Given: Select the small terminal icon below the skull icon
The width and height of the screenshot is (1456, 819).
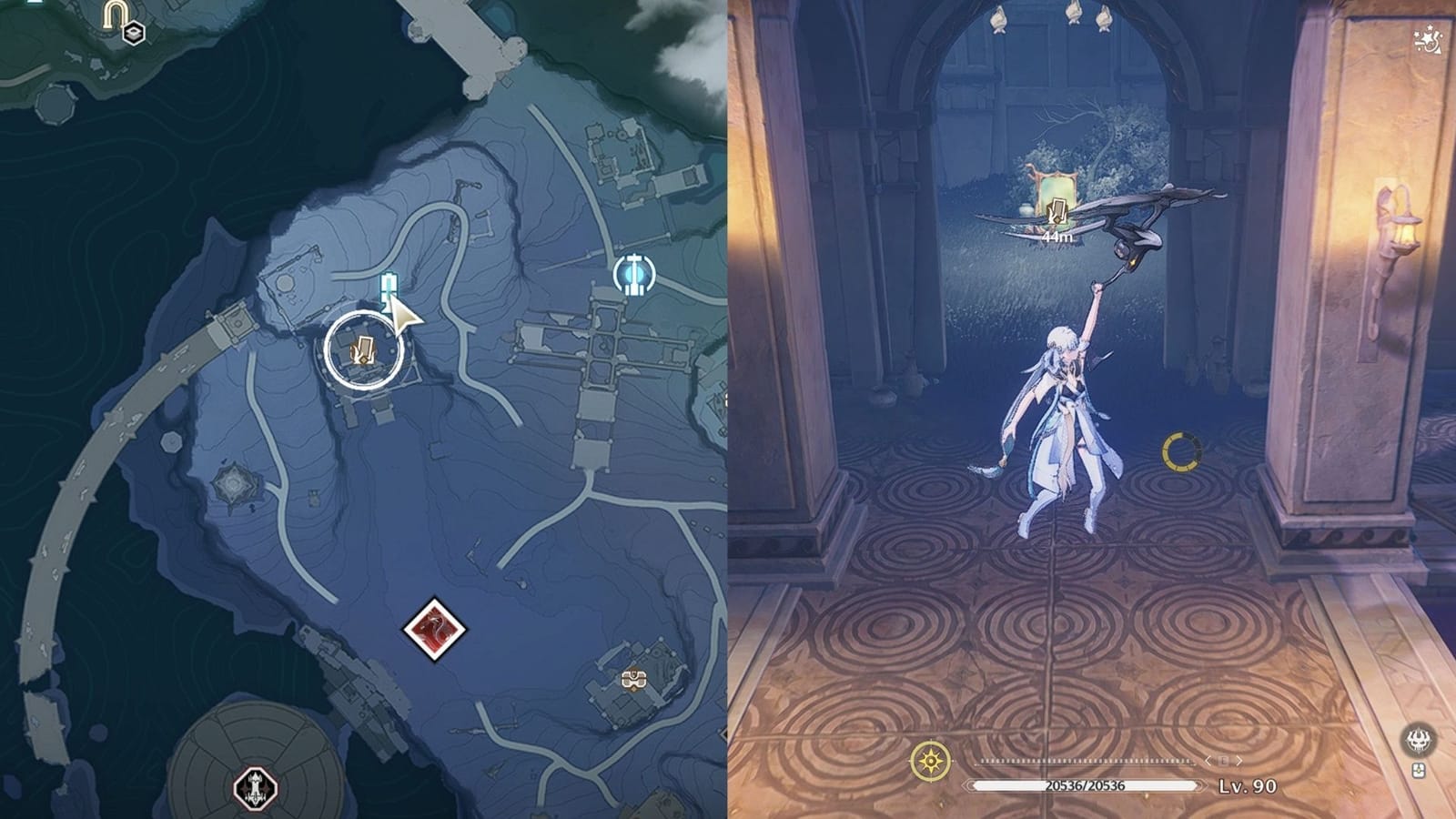Looking at the screenshot, I should point(1419,770).
